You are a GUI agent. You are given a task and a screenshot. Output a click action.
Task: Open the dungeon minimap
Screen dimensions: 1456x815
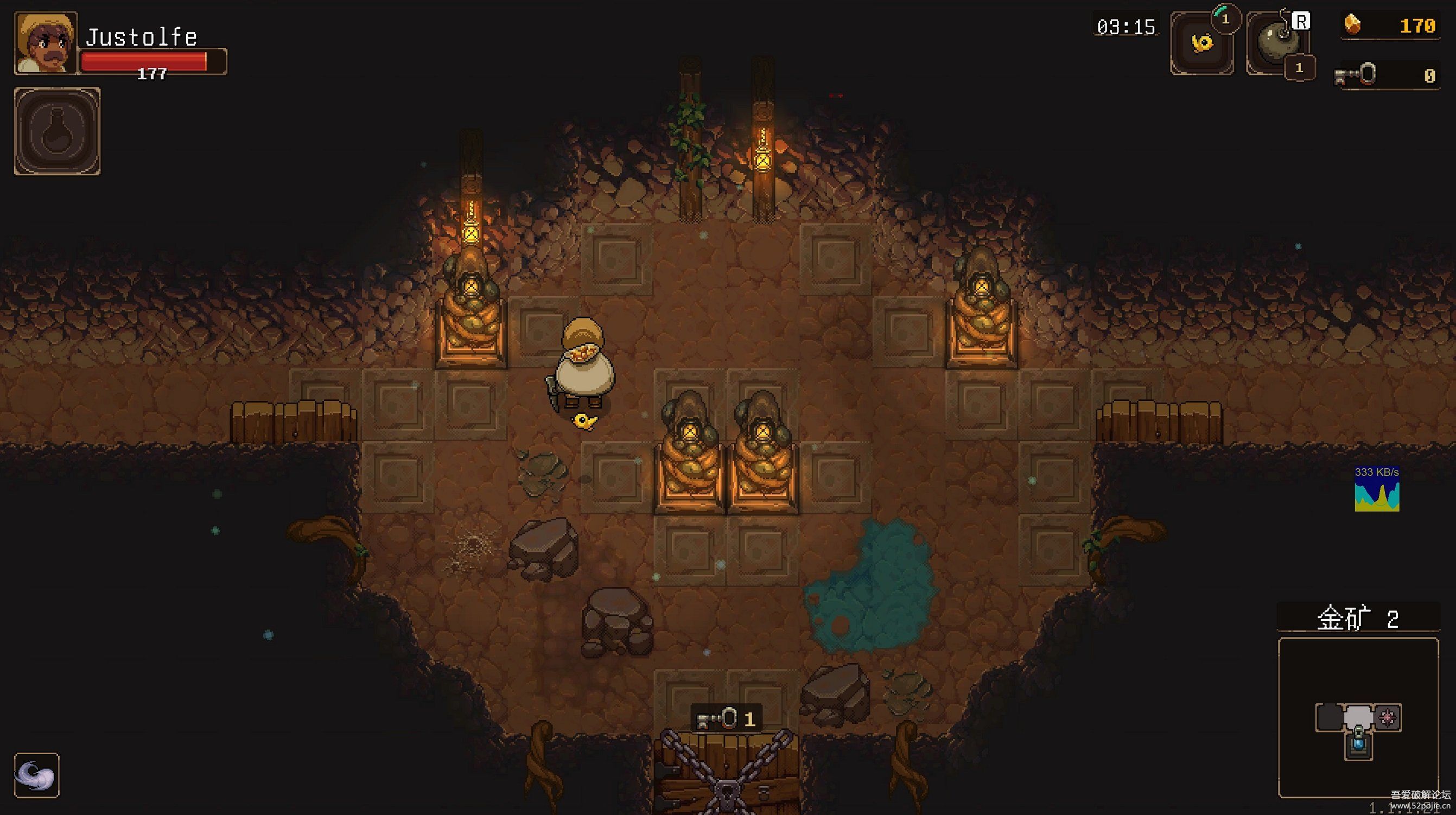pos(1358,718)
